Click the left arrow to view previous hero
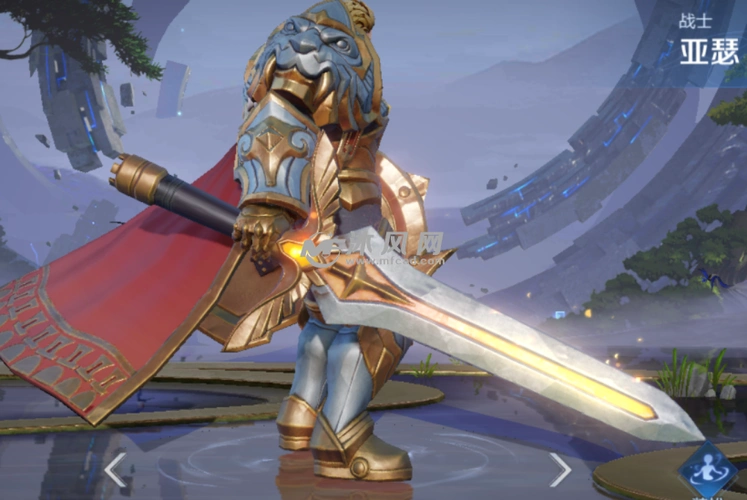 coord(117,468)
